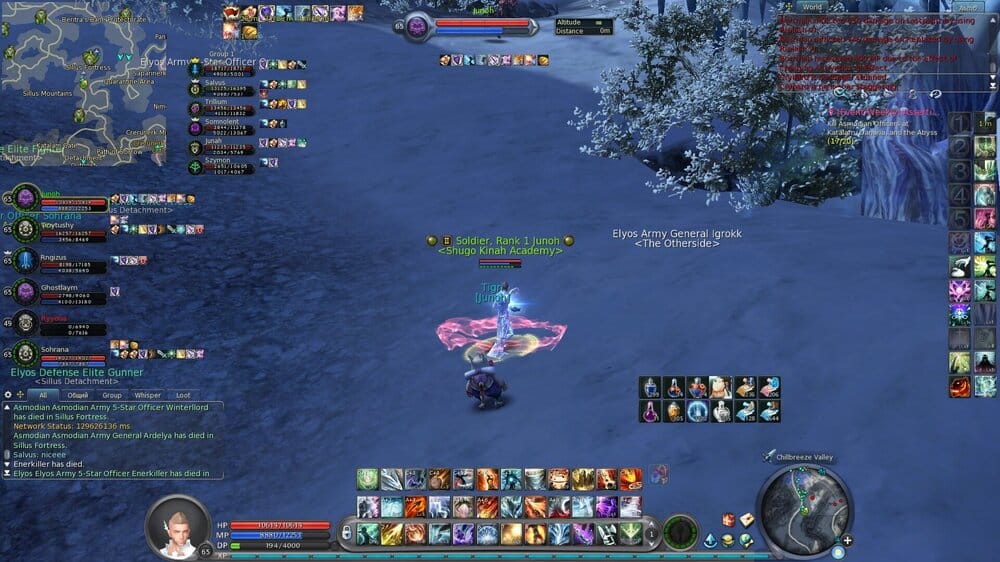
Task: Target group member Trillum
Action: coord(220,107)
